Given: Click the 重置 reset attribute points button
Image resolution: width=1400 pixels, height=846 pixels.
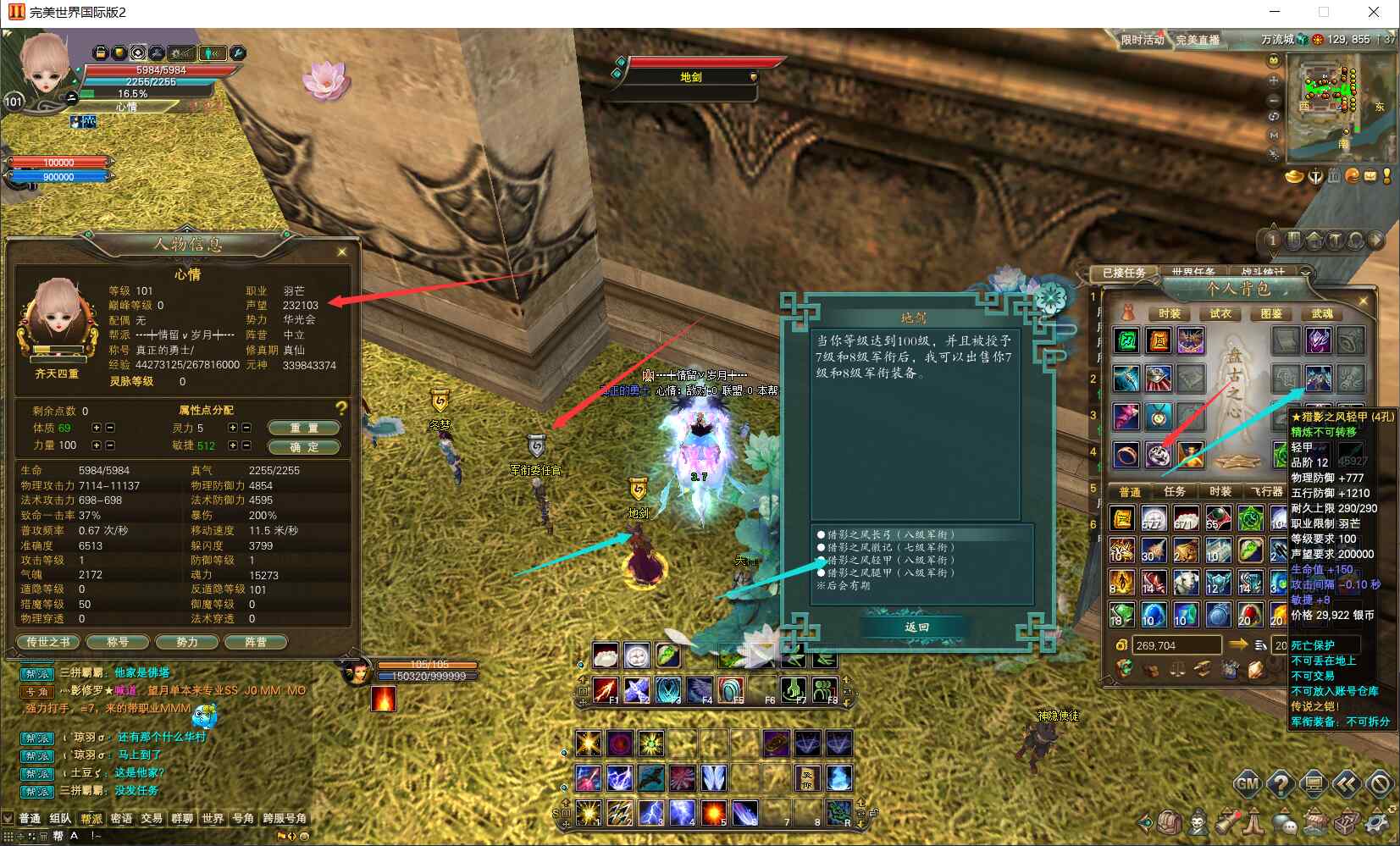Looking at the screenshot, I should click(303, 428).
